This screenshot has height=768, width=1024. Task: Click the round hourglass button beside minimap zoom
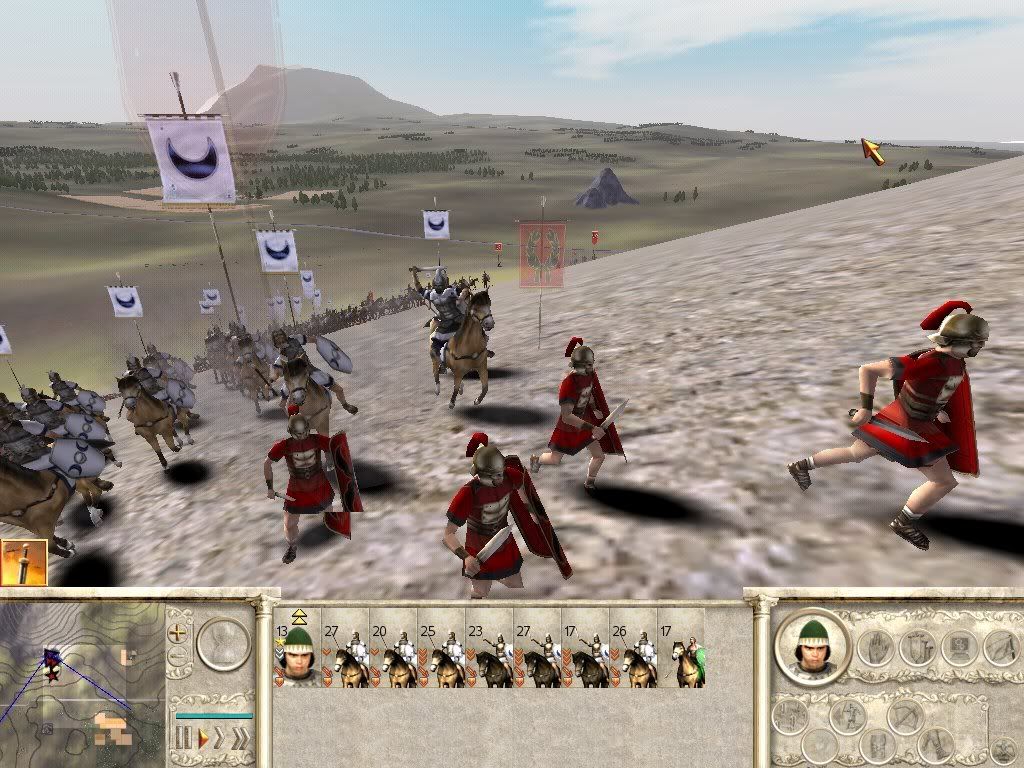[x=222, y=643]
